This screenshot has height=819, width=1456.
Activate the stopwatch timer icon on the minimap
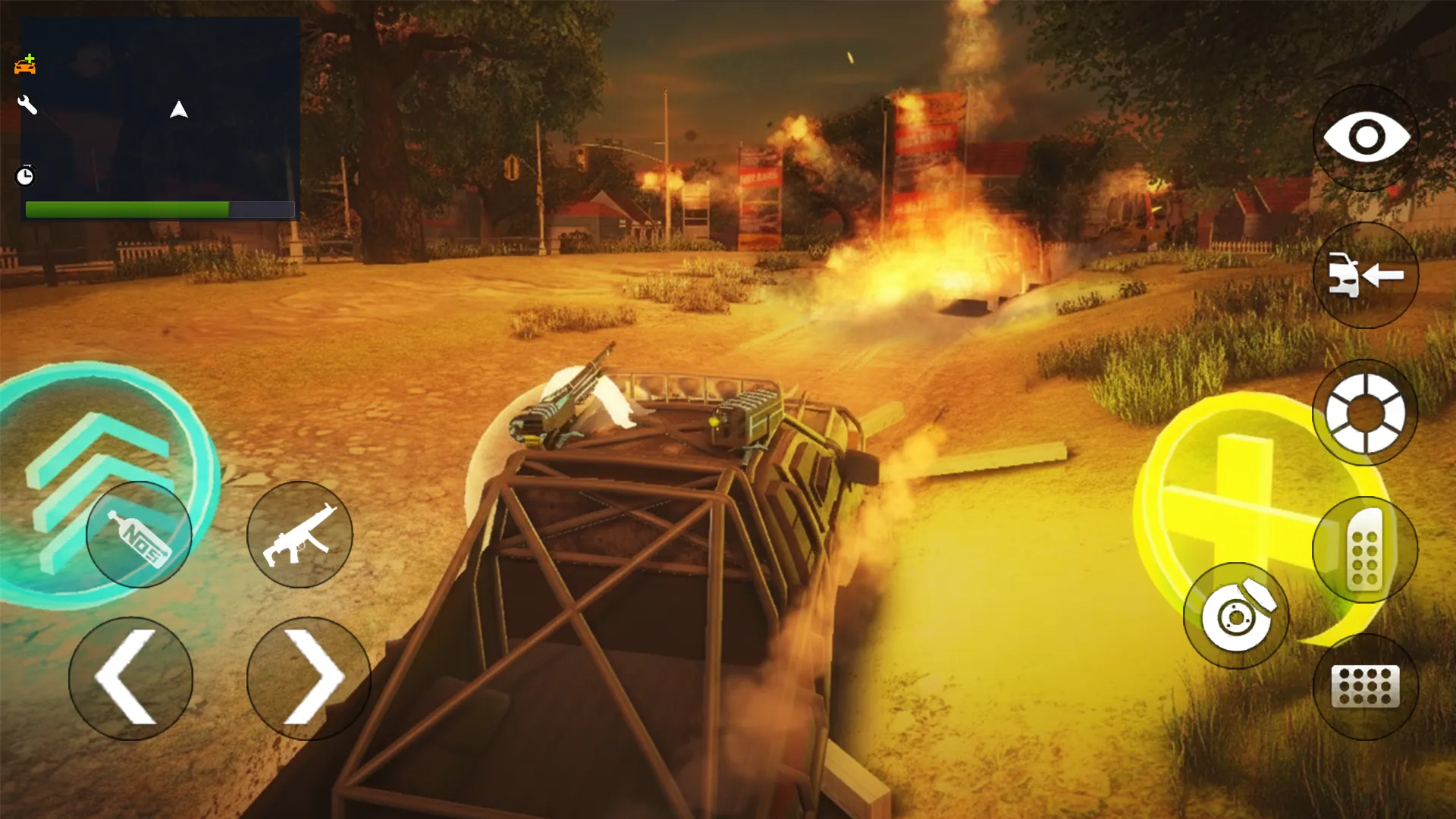(25, 177)
